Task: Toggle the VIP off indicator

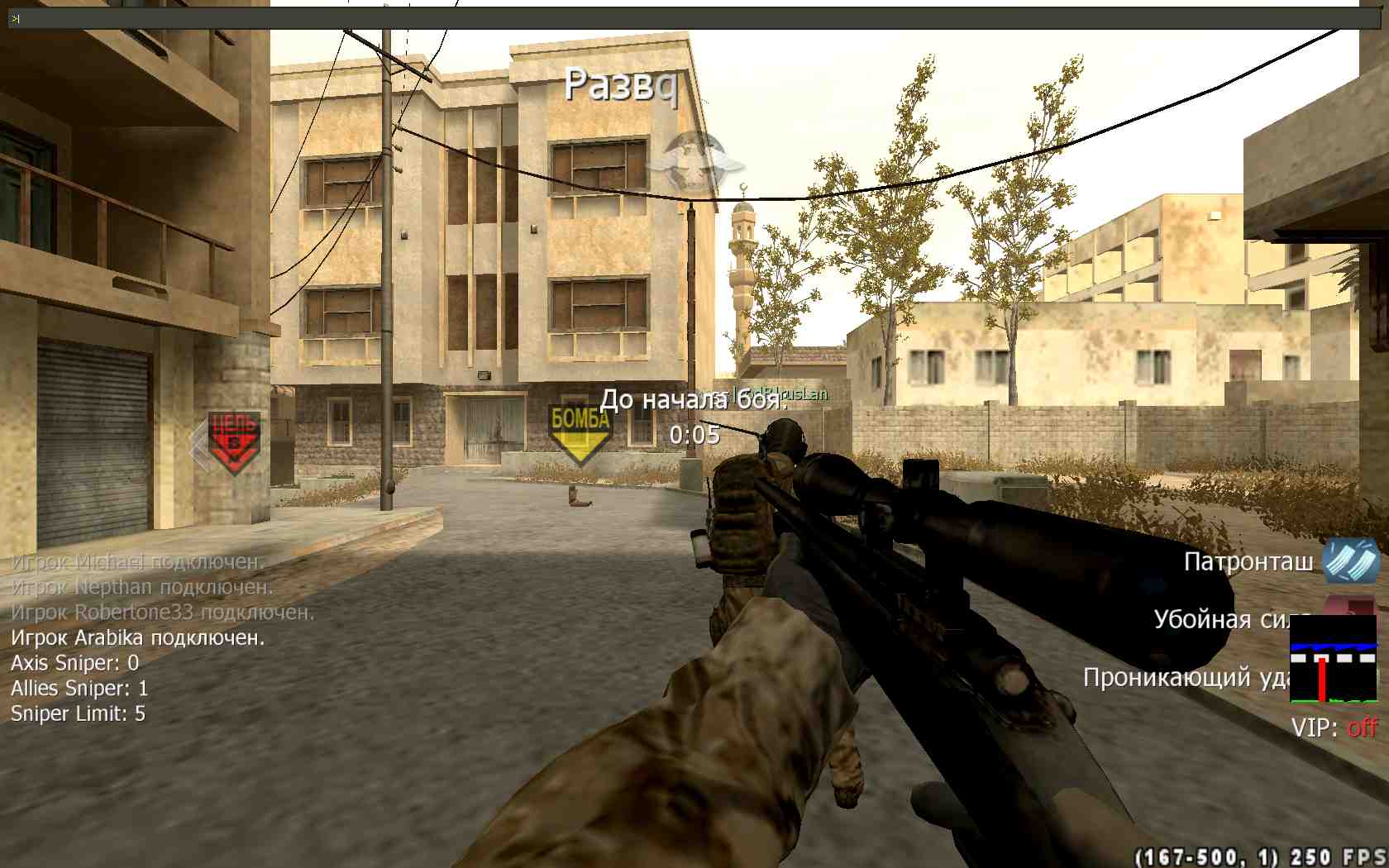Action: pyautogui.click(x=1362, y=727)
